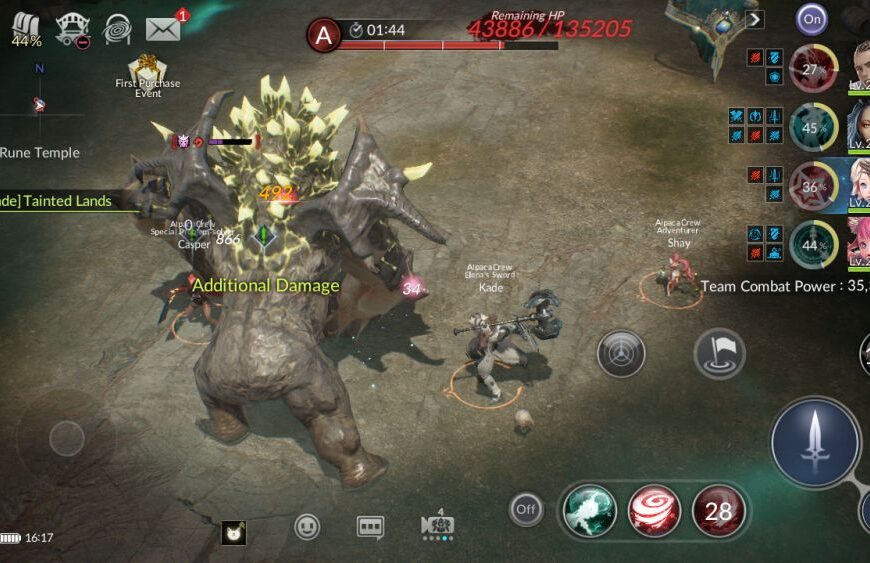
Task: Select the party member at 45%
Action: click(x=813, y=127)
